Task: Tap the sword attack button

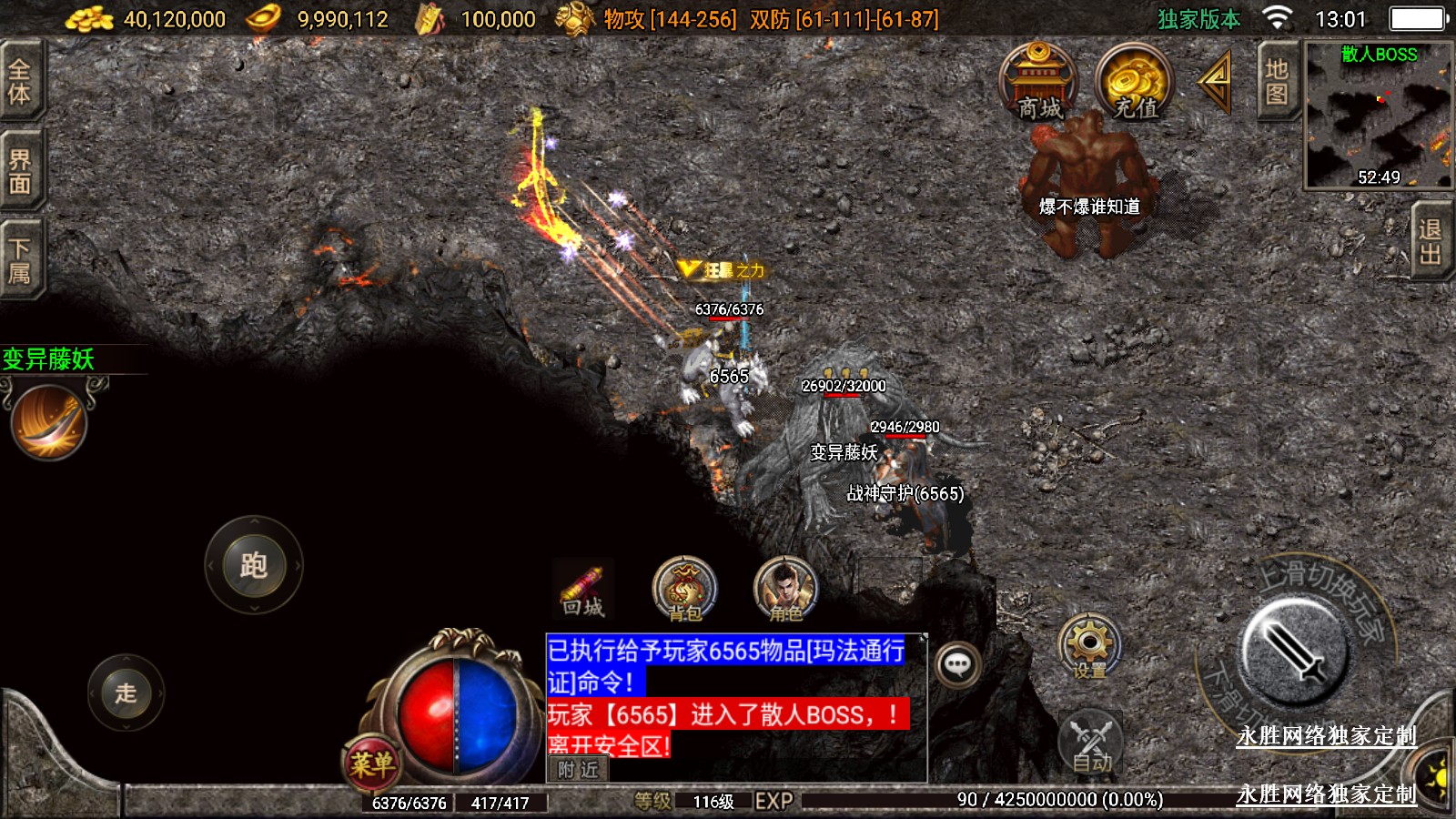Action: 1294,650
